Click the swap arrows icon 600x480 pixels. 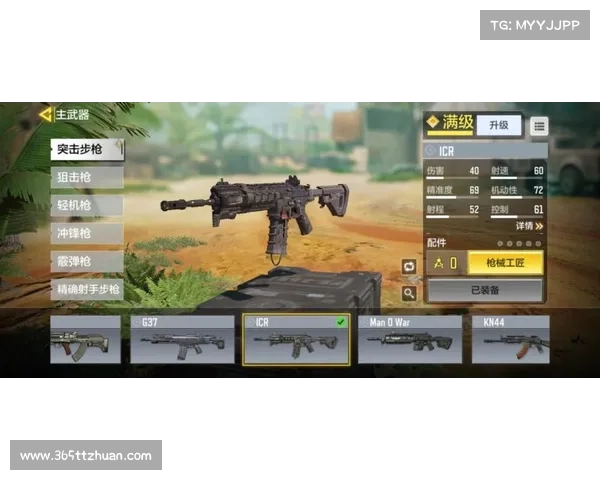pyautogui.click(x=409, y=266)
